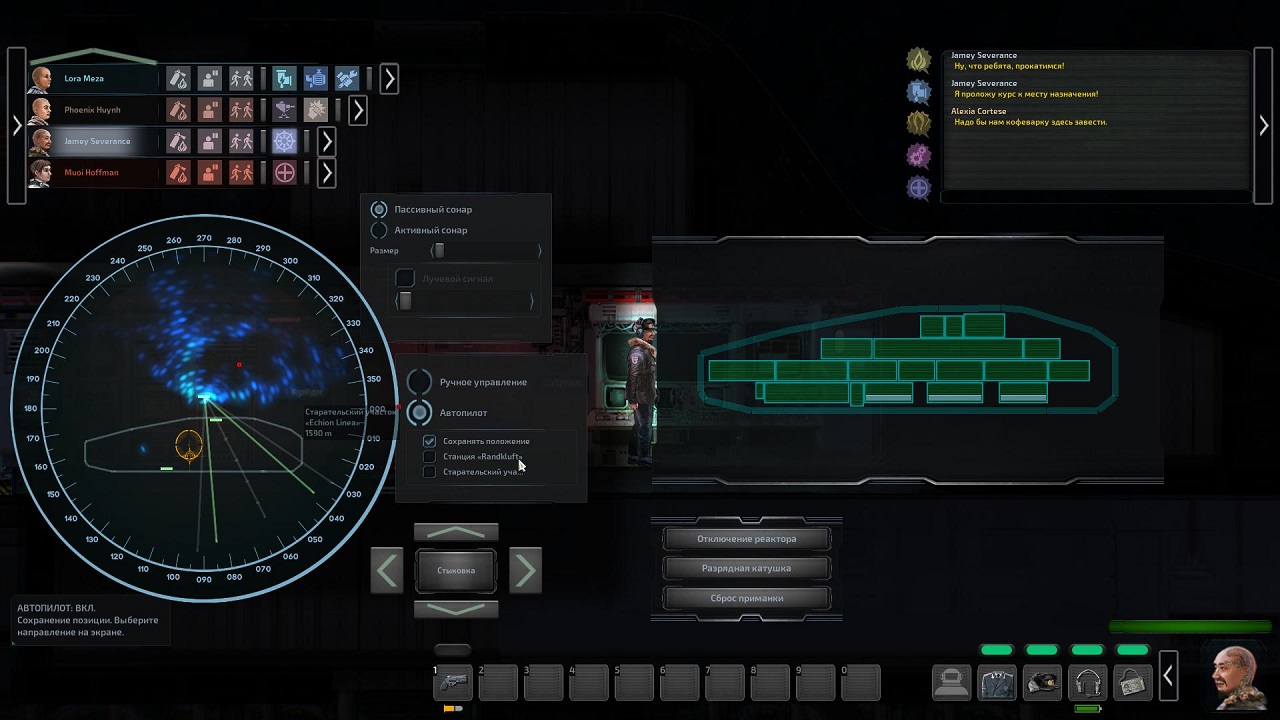
Task: Select the revolver in hotbar slot 1
Action: (452, 684)
